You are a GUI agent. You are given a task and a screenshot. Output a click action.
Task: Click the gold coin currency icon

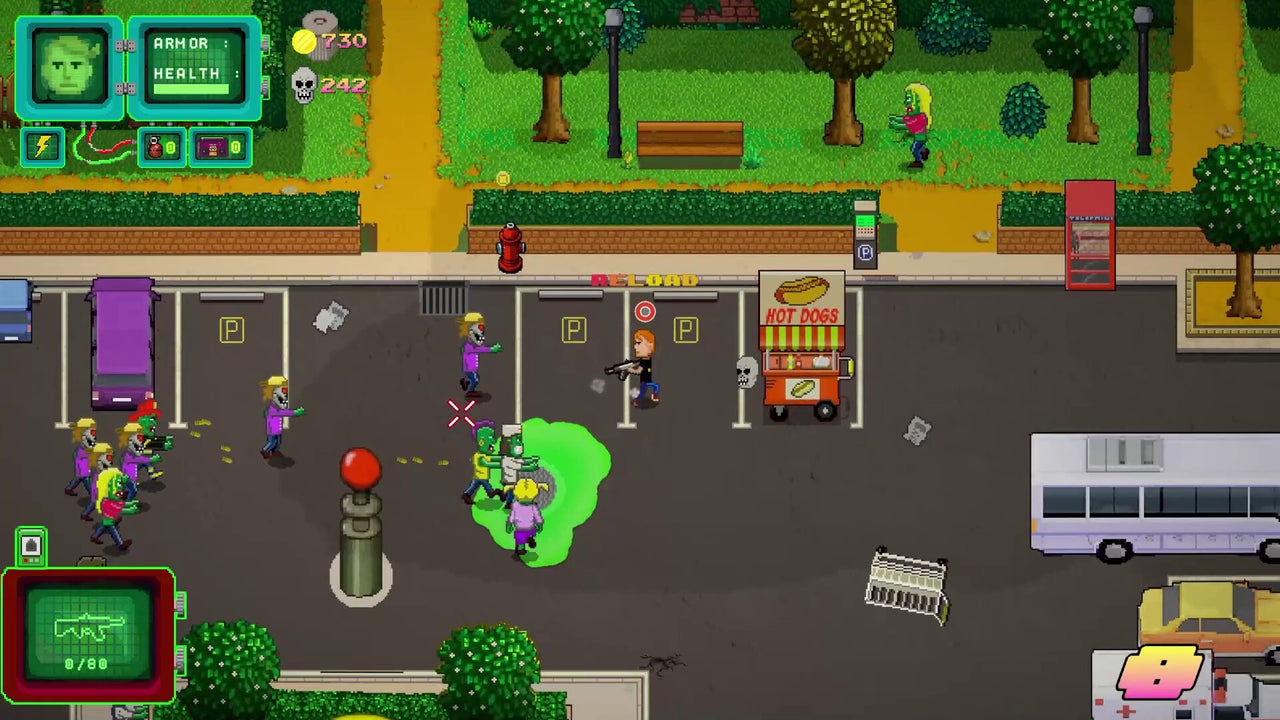point(306,43)
